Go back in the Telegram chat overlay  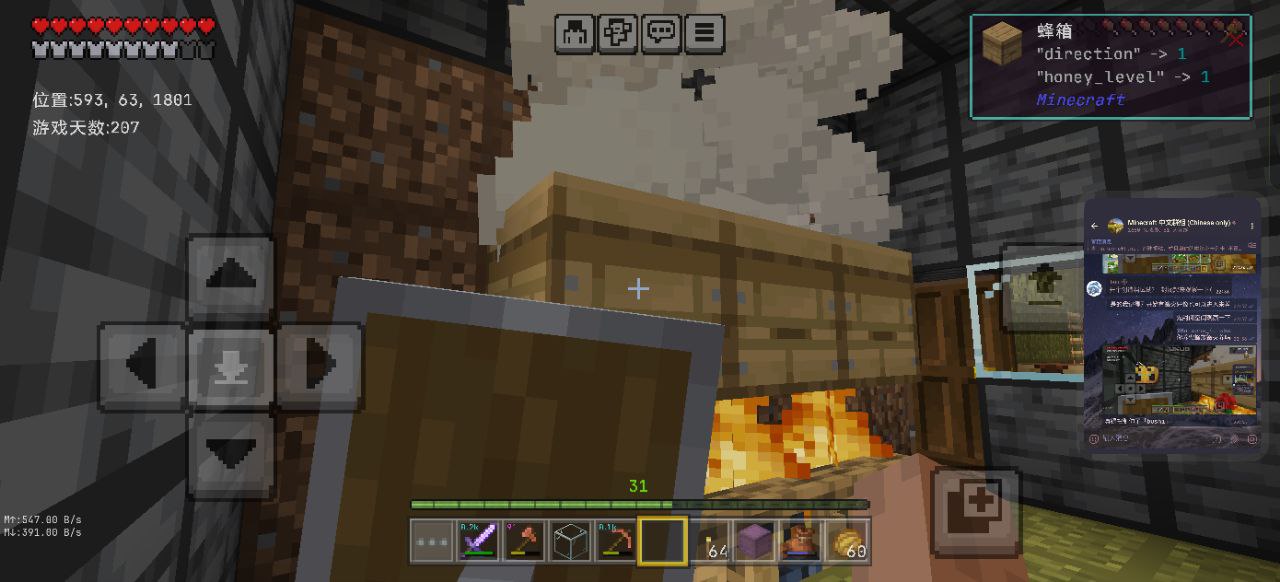click(1095, 225)
